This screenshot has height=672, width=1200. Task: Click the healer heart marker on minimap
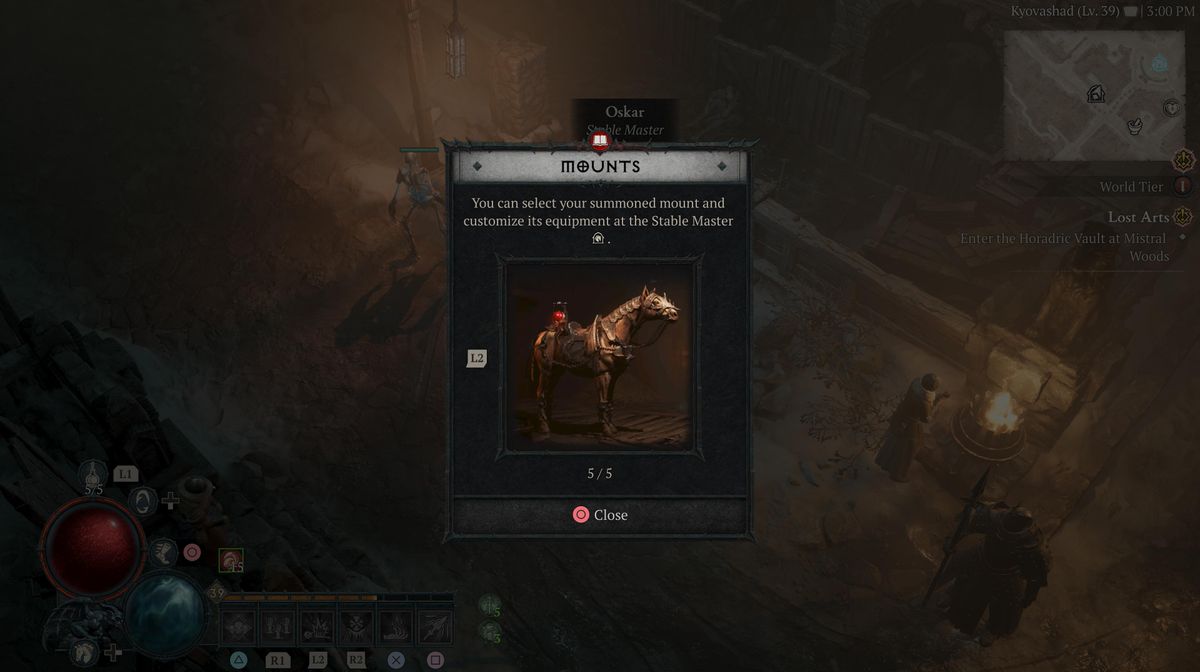1171,107
